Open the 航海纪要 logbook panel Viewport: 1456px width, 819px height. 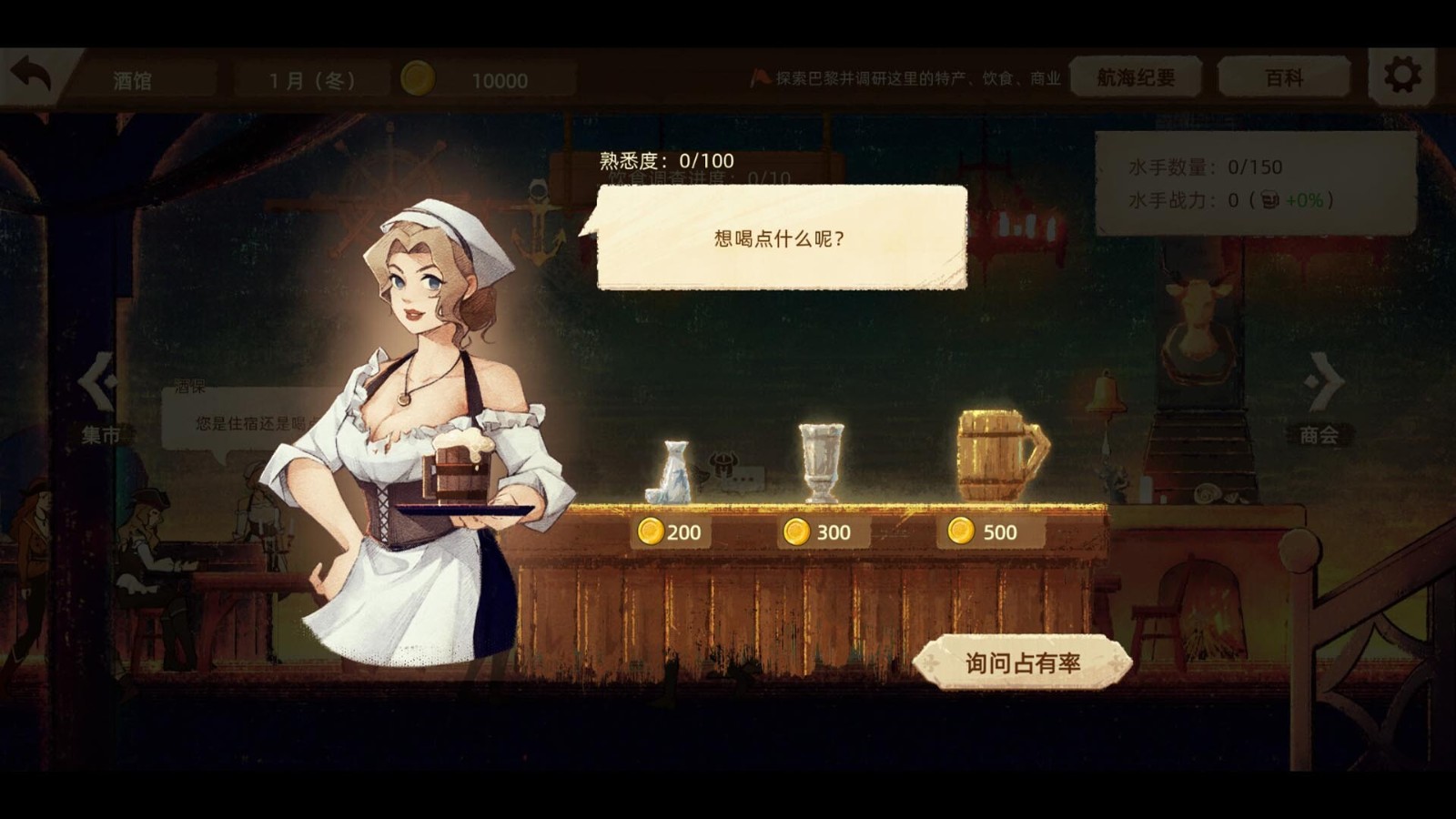coord(1134,77)
